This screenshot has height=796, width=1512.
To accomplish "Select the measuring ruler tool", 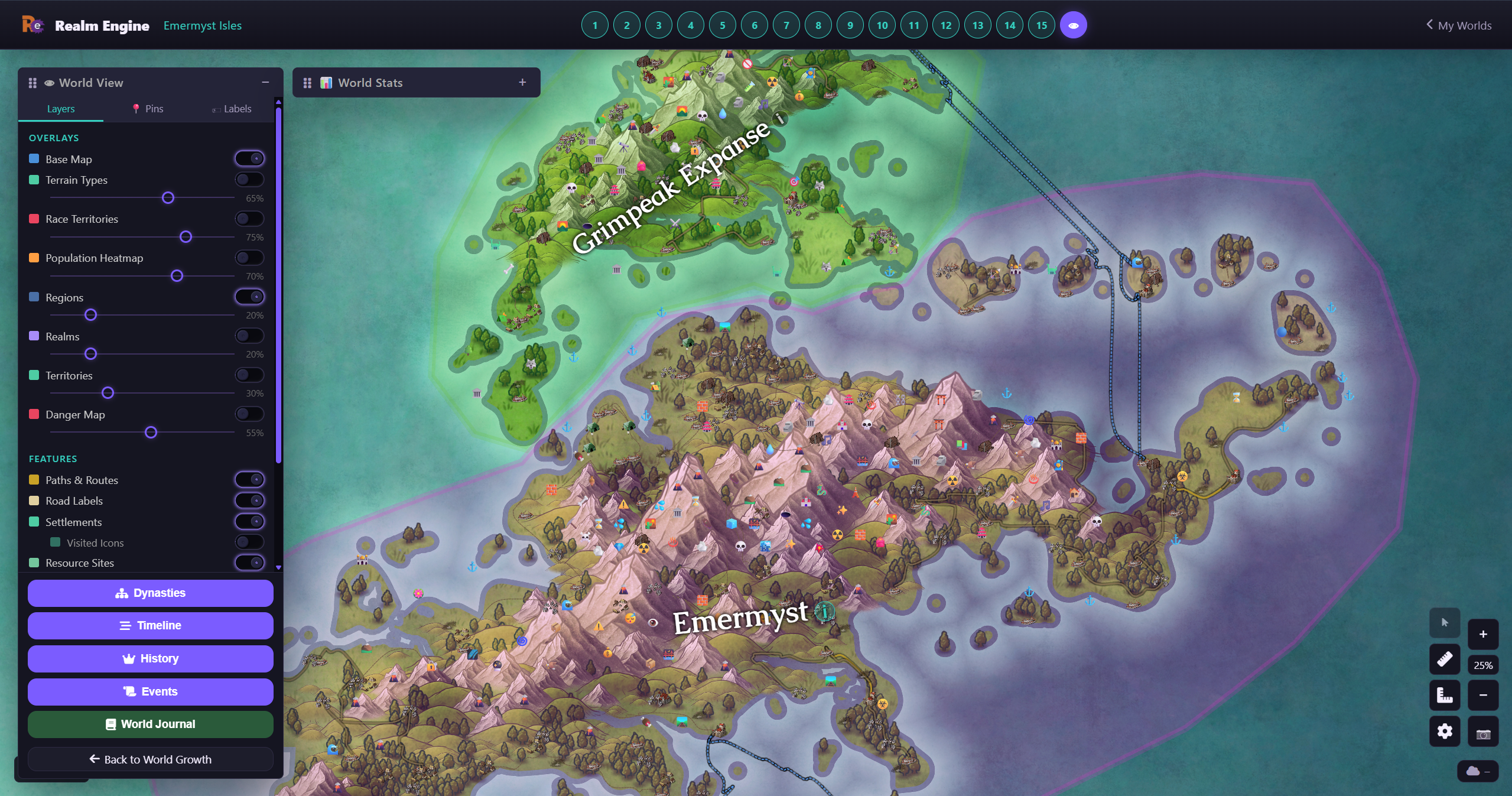I will coord(1445,659).
